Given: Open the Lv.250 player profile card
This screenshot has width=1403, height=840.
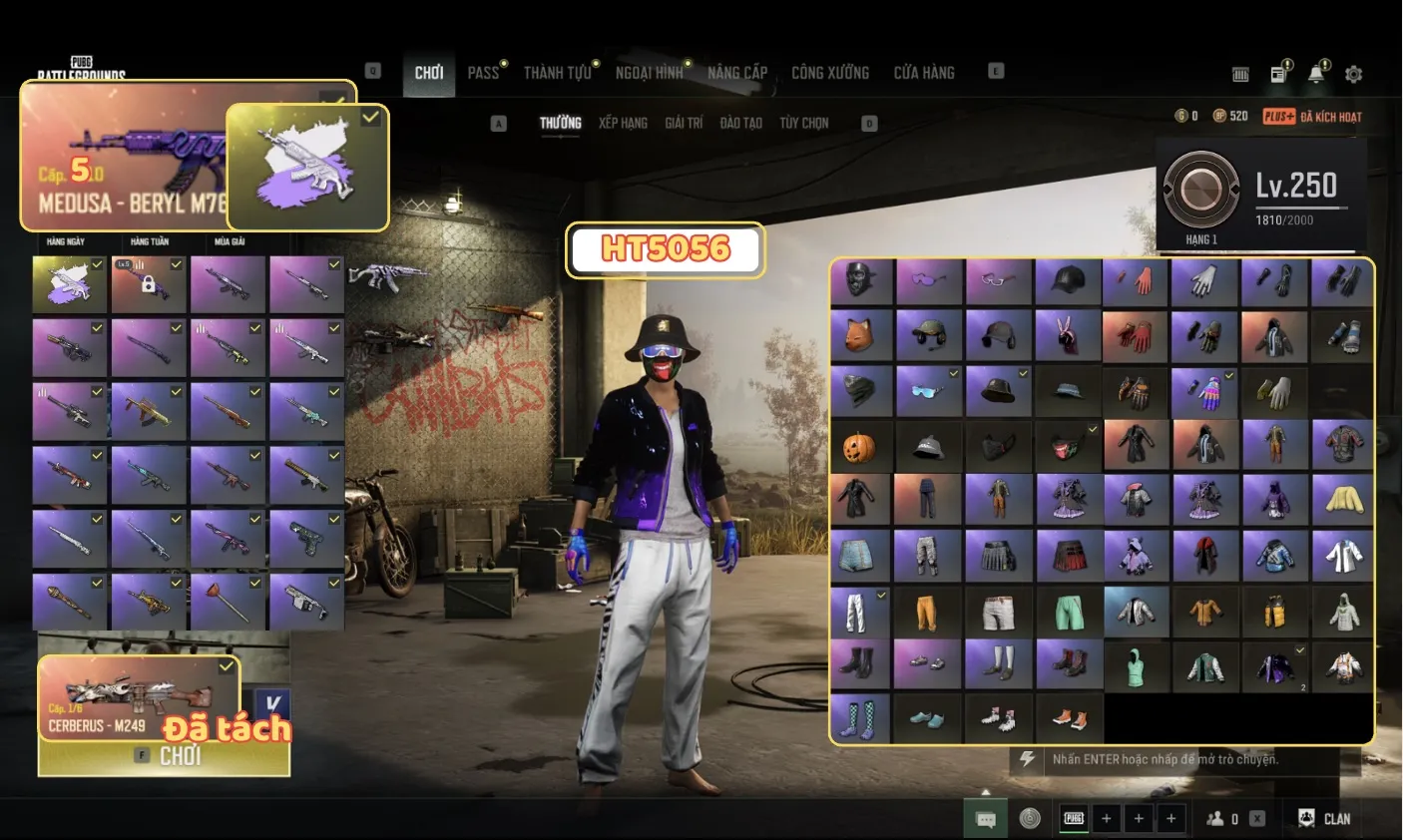Looking at the screenshot, I should point(1261,194).
